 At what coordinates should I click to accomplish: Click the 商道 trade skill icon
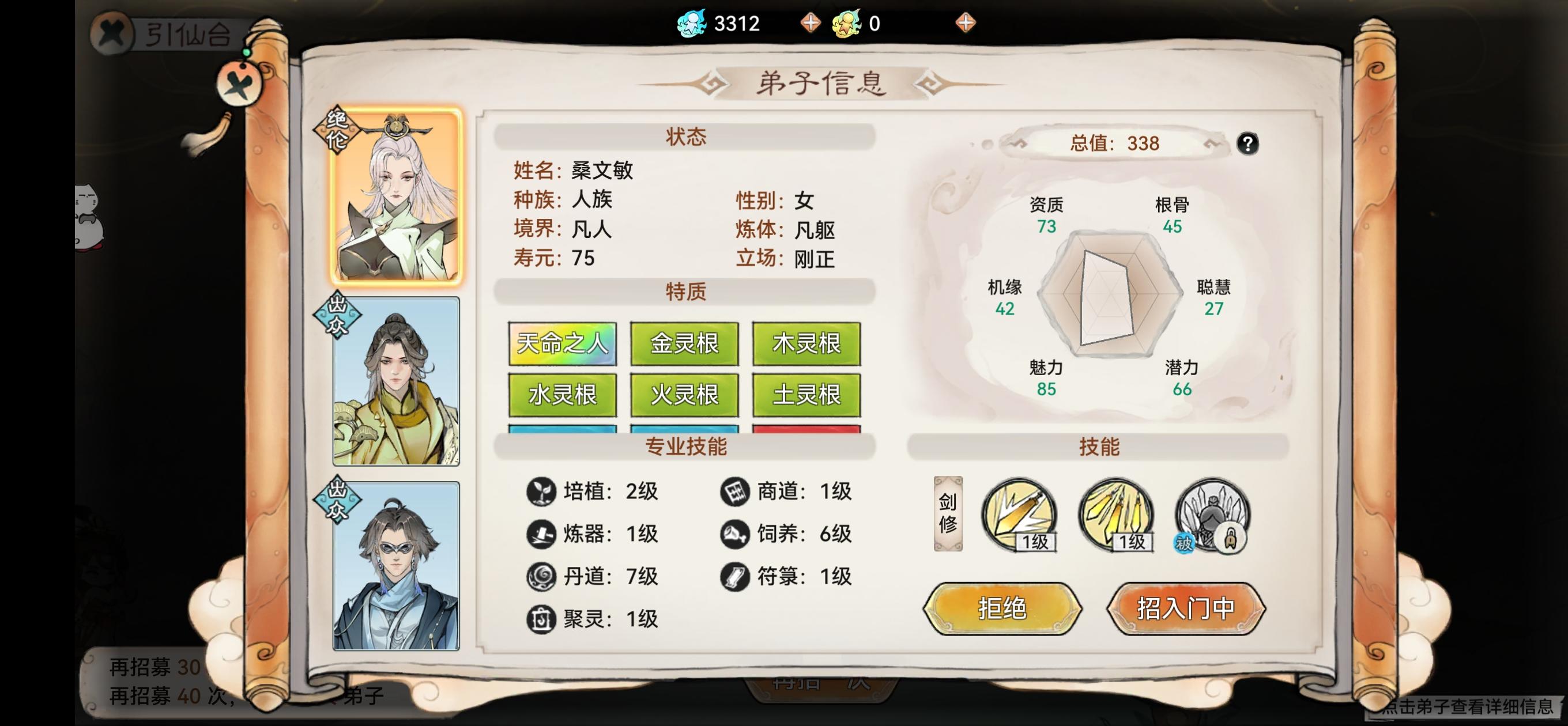[737, 491]
